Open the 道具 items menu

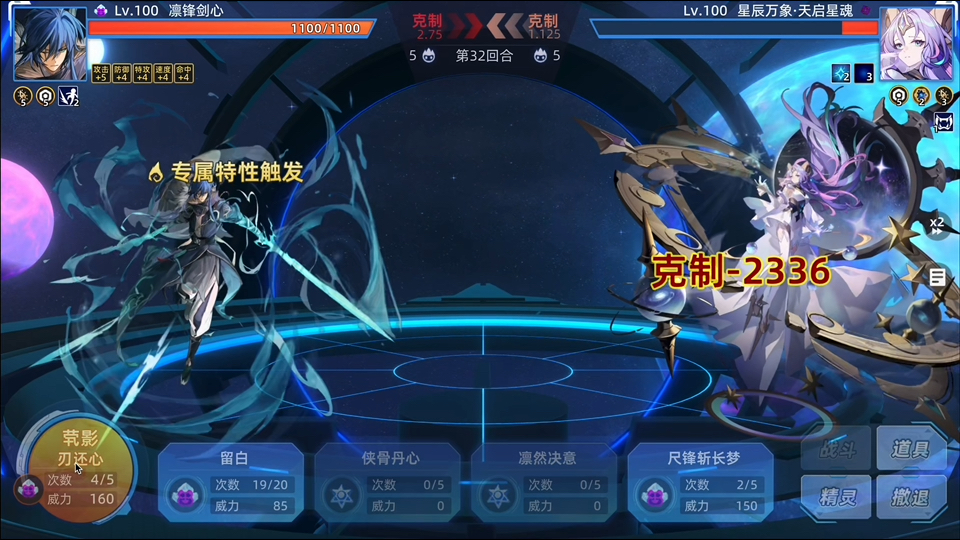pyautogui.click(x=911, y=450)
